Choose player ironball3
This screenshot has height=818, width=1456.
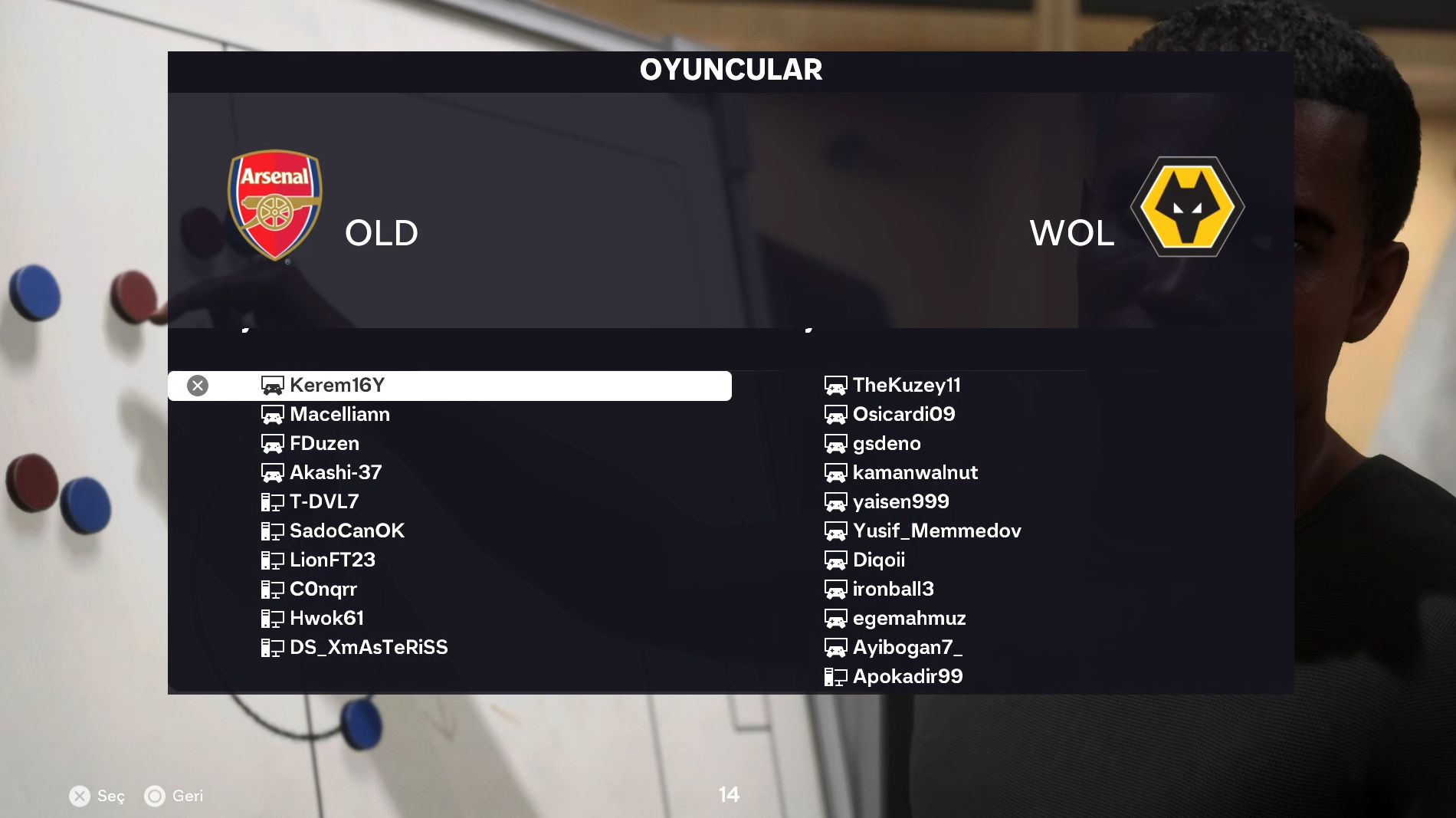893,589
